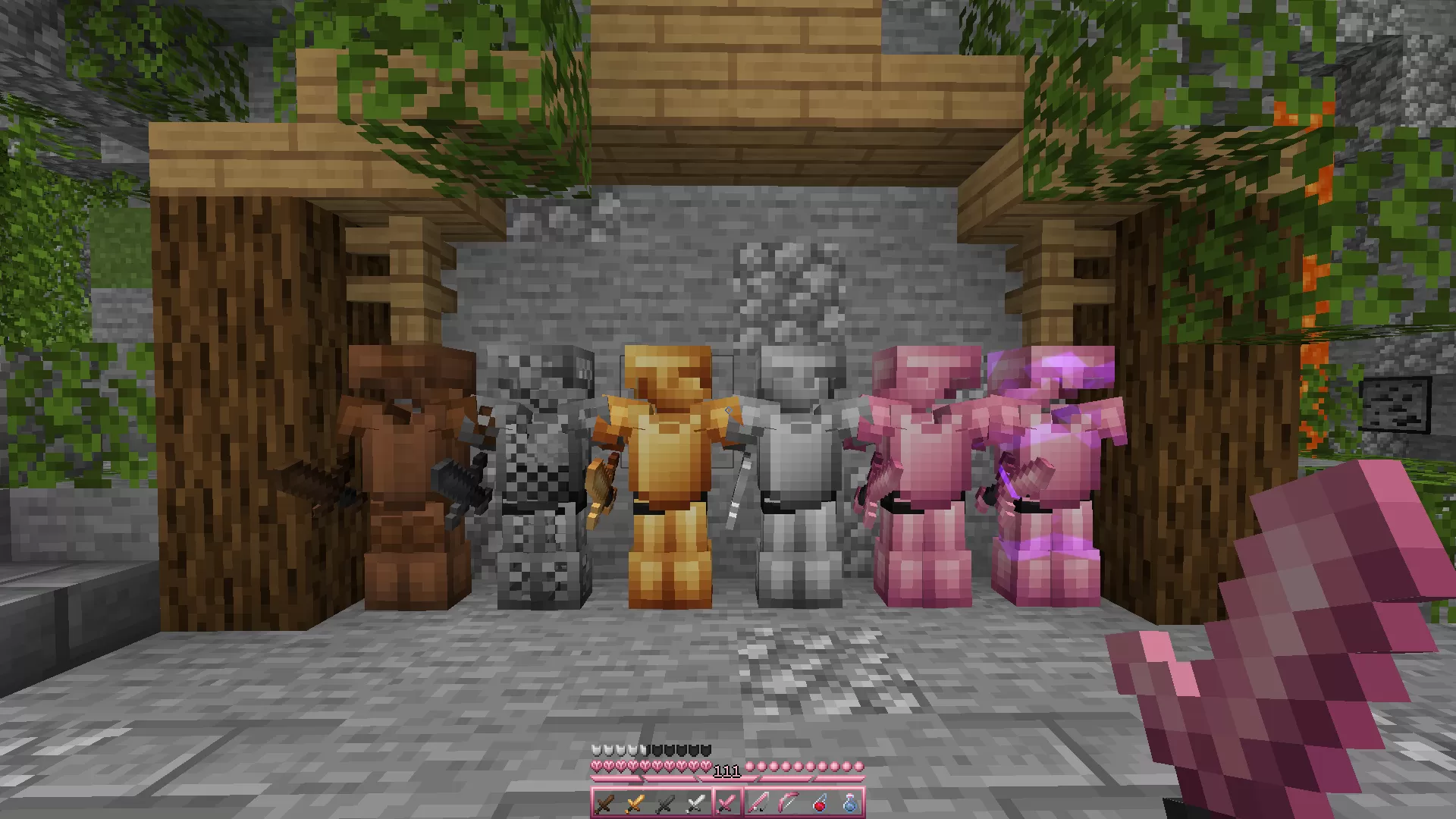
Task: Select the golden sword hotbar slot
Action: point(634,802)
